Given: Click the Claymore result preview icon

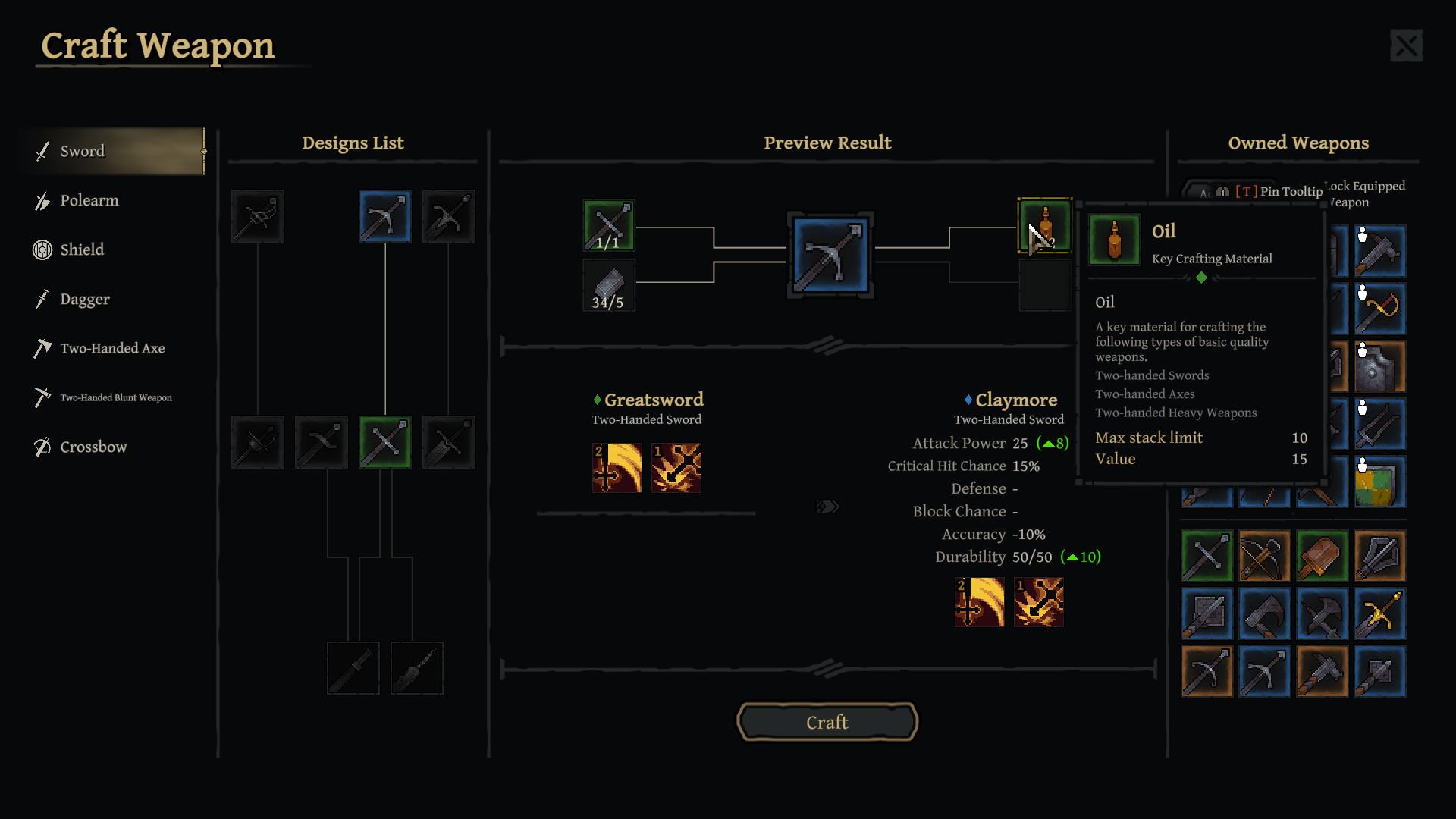Looking at the screenshot, I should tap(830, 256).
